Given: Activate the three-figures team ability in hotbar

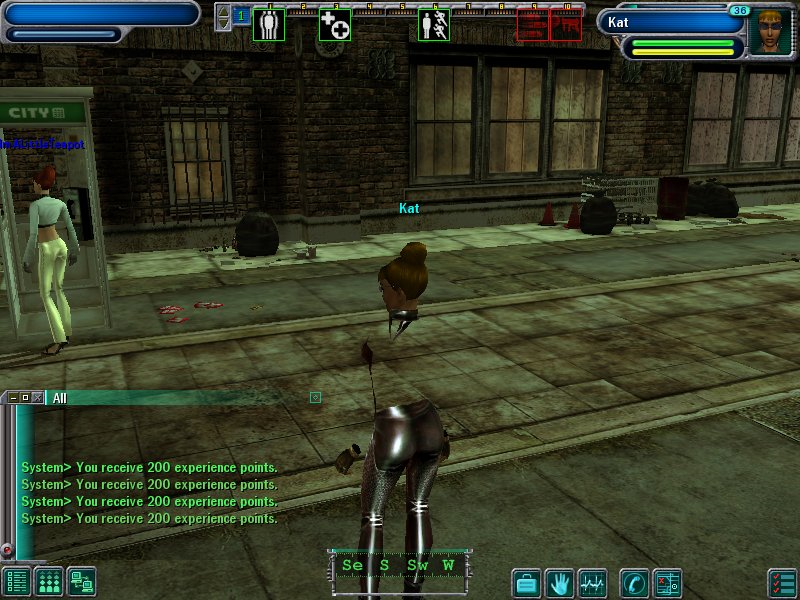Looking at the screenshot, I should click(269, 25).
